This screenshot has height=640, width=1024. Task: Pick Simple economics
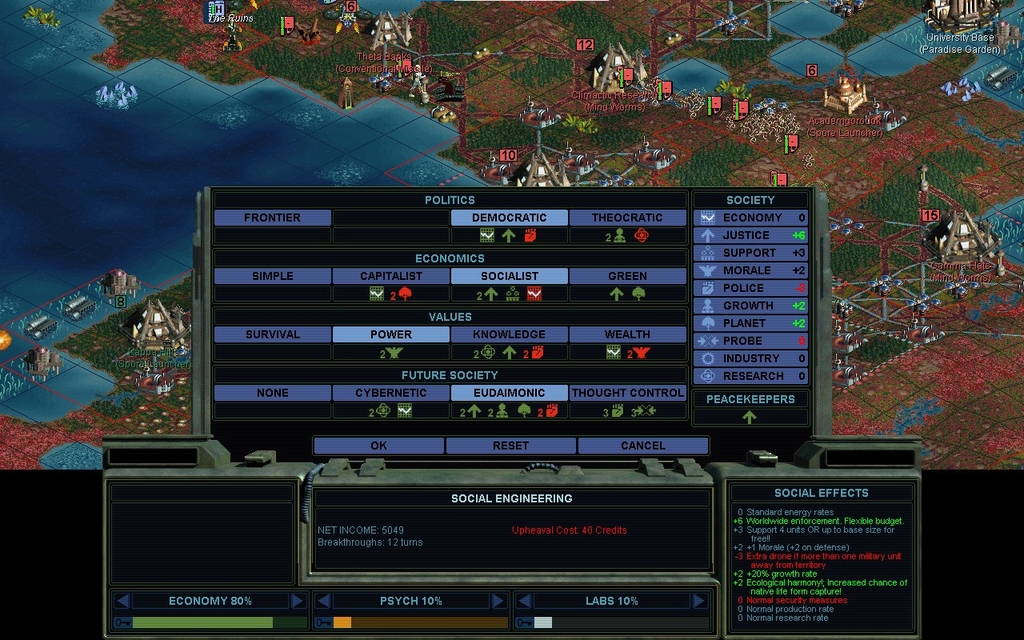point(272,276)
